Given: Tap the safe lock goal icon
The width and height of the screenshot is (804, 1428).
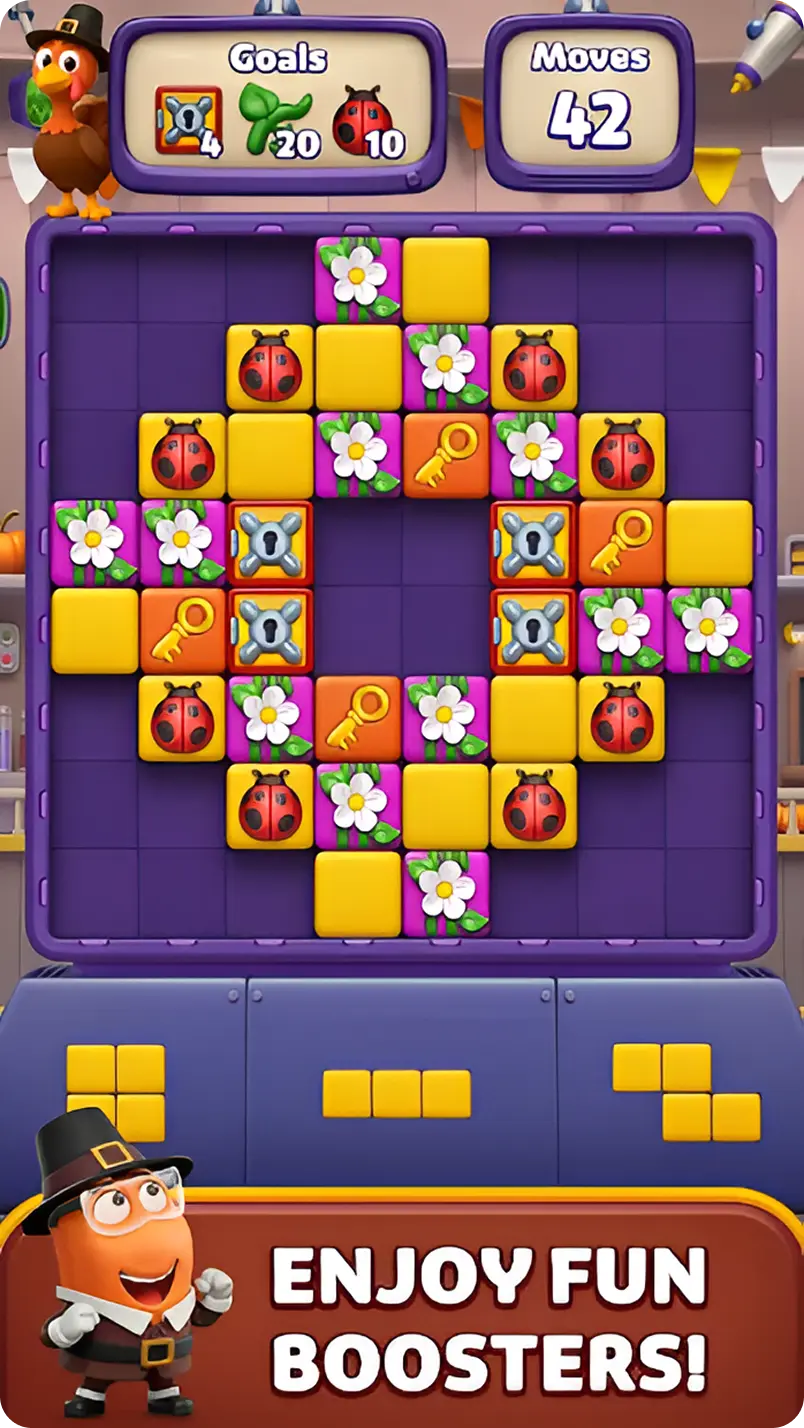Looking at the screenshot, I should 188,120.
